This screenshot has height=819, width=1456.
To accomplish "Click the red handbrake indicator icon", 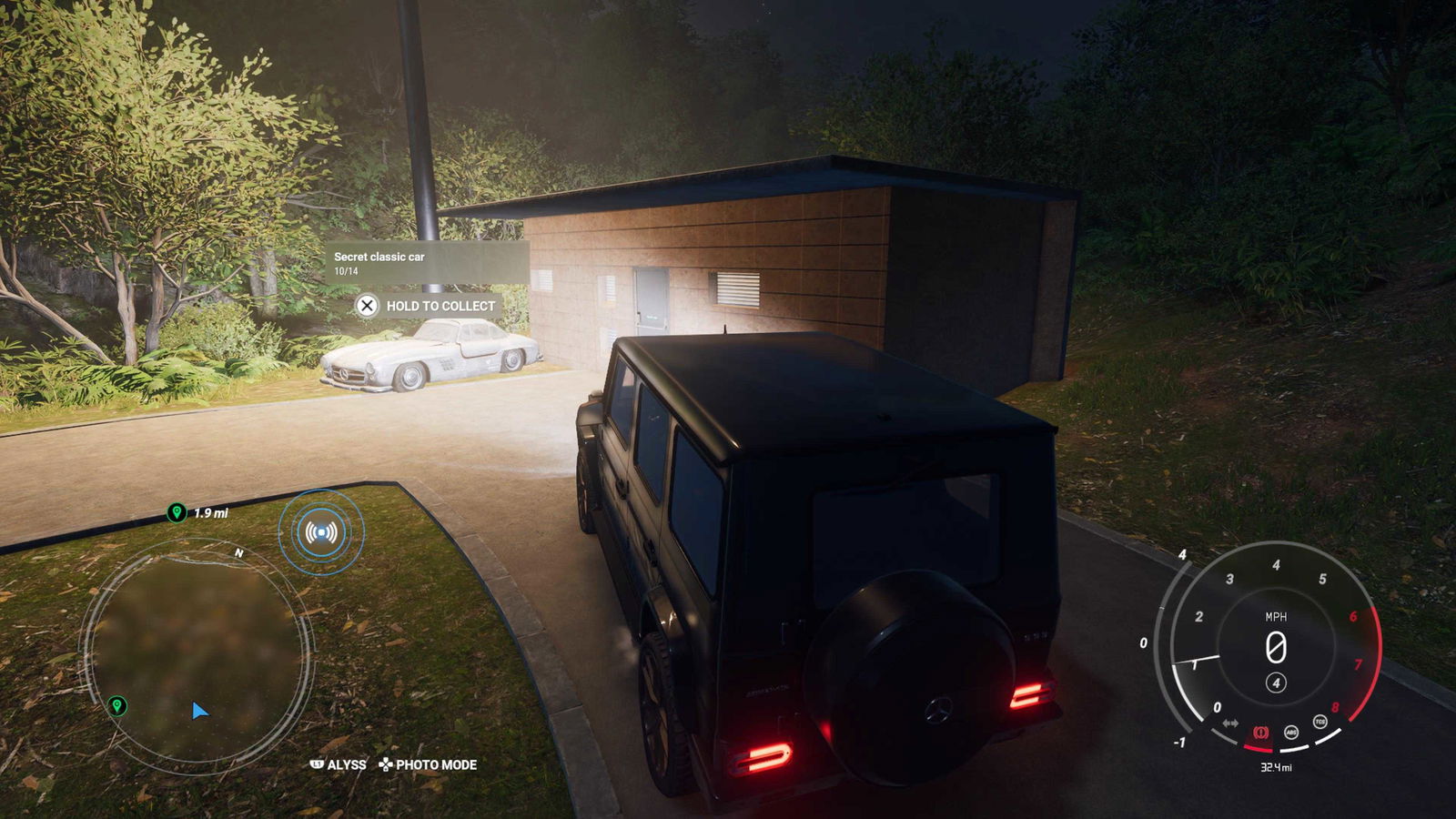I will [x=1260, y=733].
